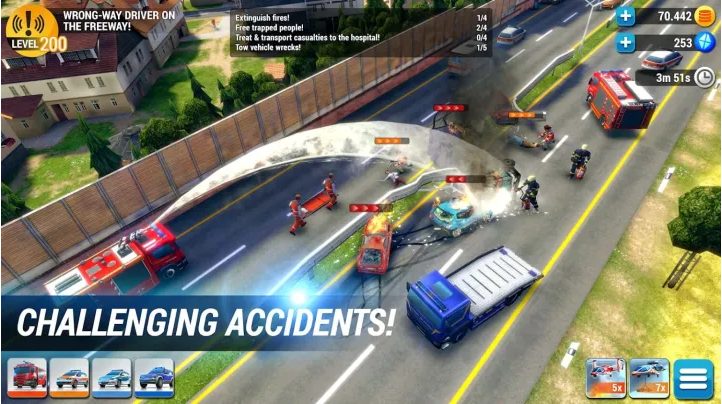Select the dark blue SUV vehicle
The width and height of the screenshot is (722, 404).
(x=155, y=378)
